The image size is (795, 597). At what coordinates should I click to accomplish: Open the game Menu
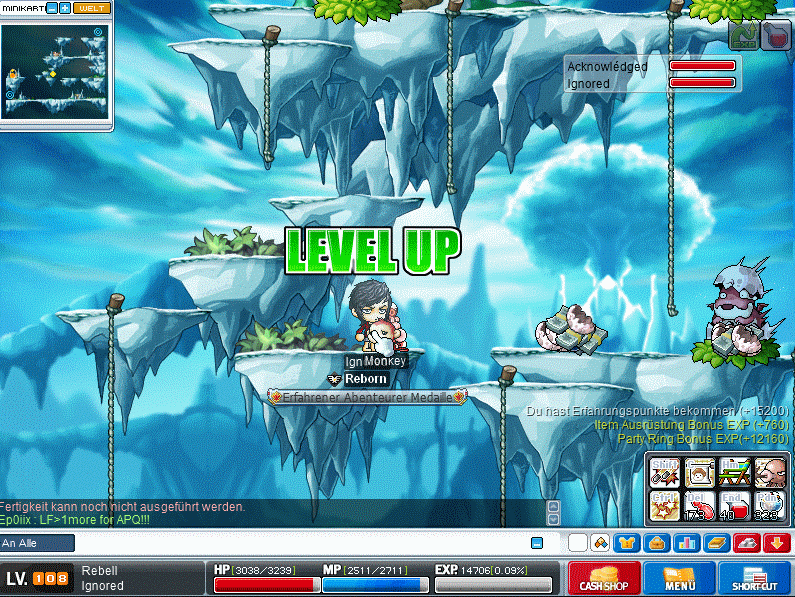[x=679, y=578]
